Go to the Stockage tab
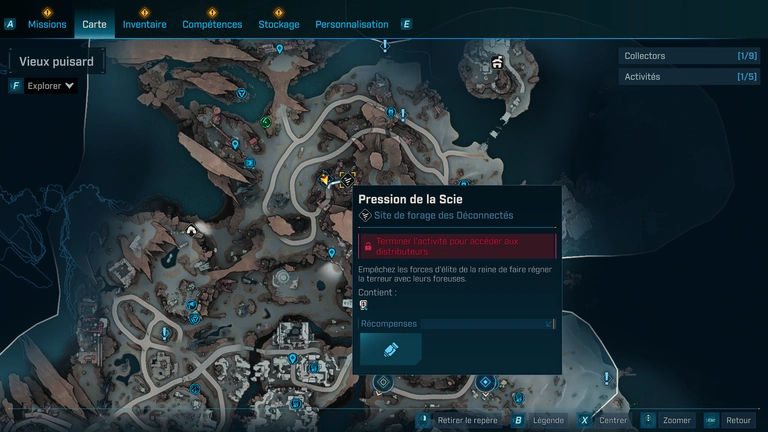 [278, 24]
